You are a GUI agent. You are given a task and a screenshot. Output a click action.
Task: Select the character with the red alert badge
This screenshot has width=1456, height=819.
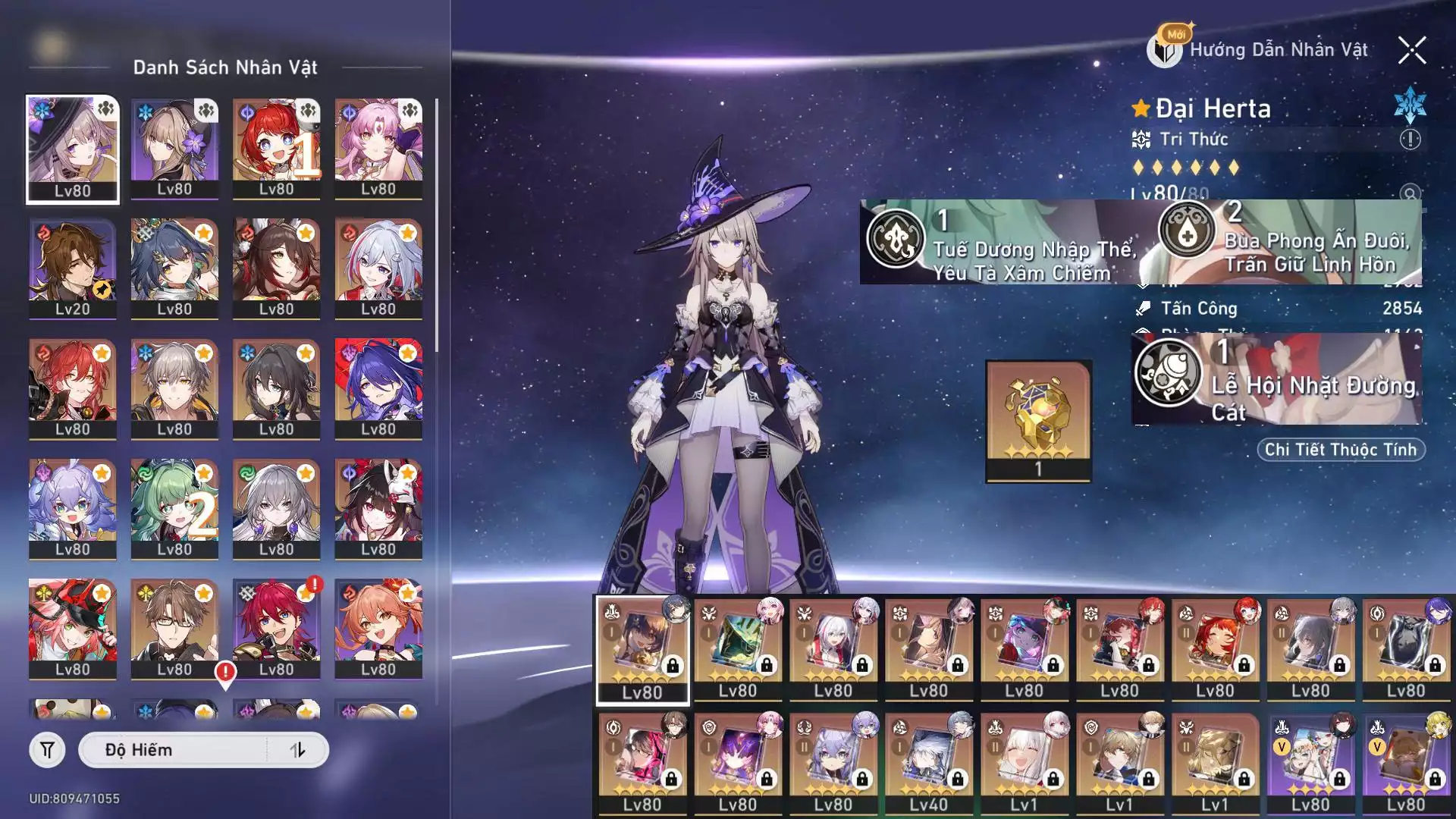coord(276,629)
